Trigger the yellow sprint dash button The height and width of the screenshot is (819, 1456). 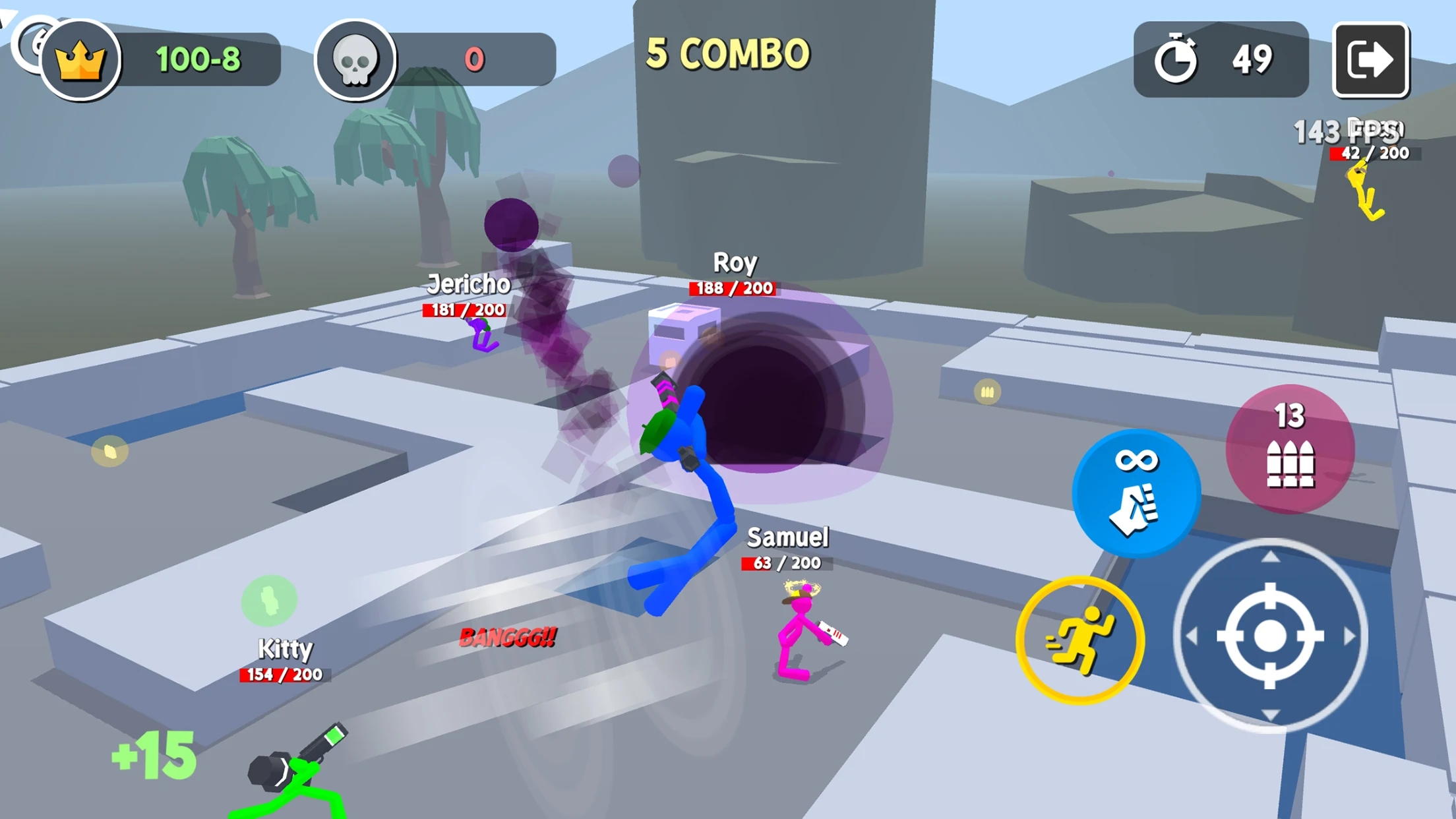(x=1079, y=640)
